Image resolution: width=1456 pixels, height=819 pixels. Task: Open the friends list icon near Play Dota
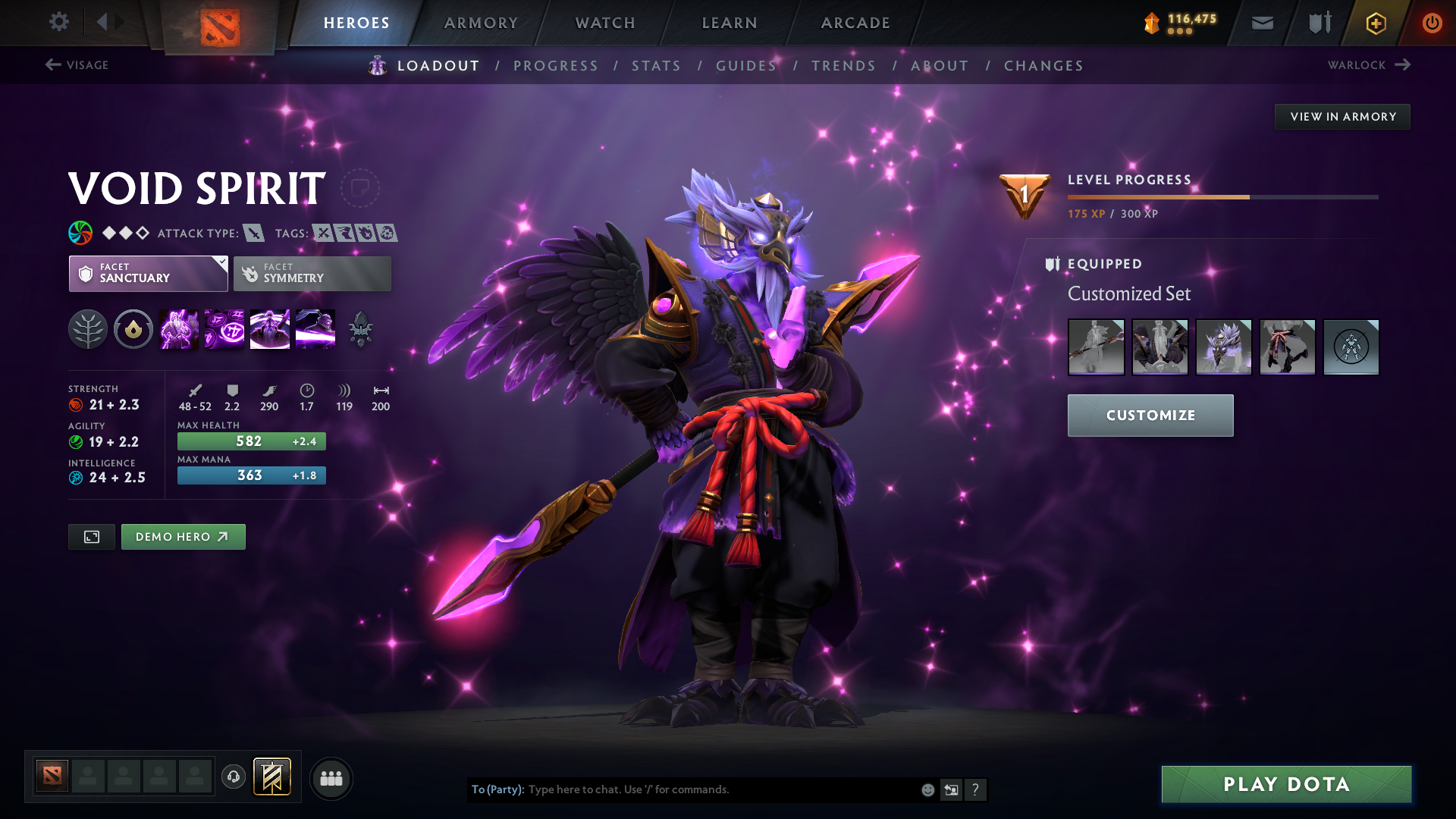click(x=331, y=777)
